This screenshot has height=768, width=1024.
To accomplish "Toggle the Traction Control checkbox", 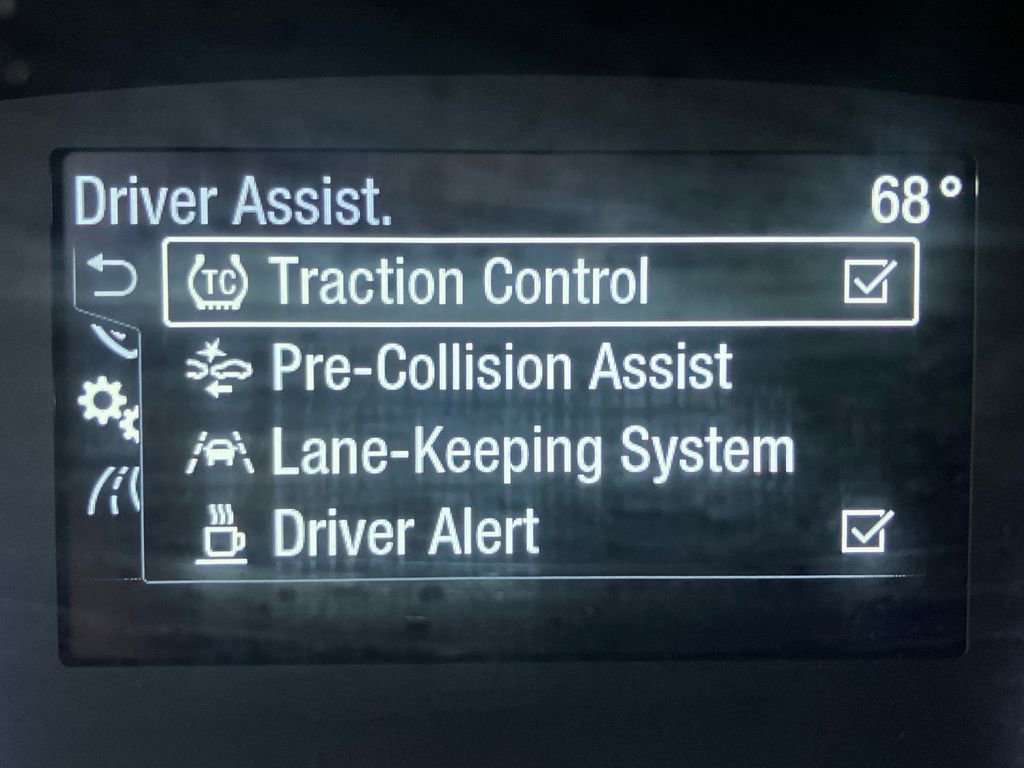I will point(866,283).
